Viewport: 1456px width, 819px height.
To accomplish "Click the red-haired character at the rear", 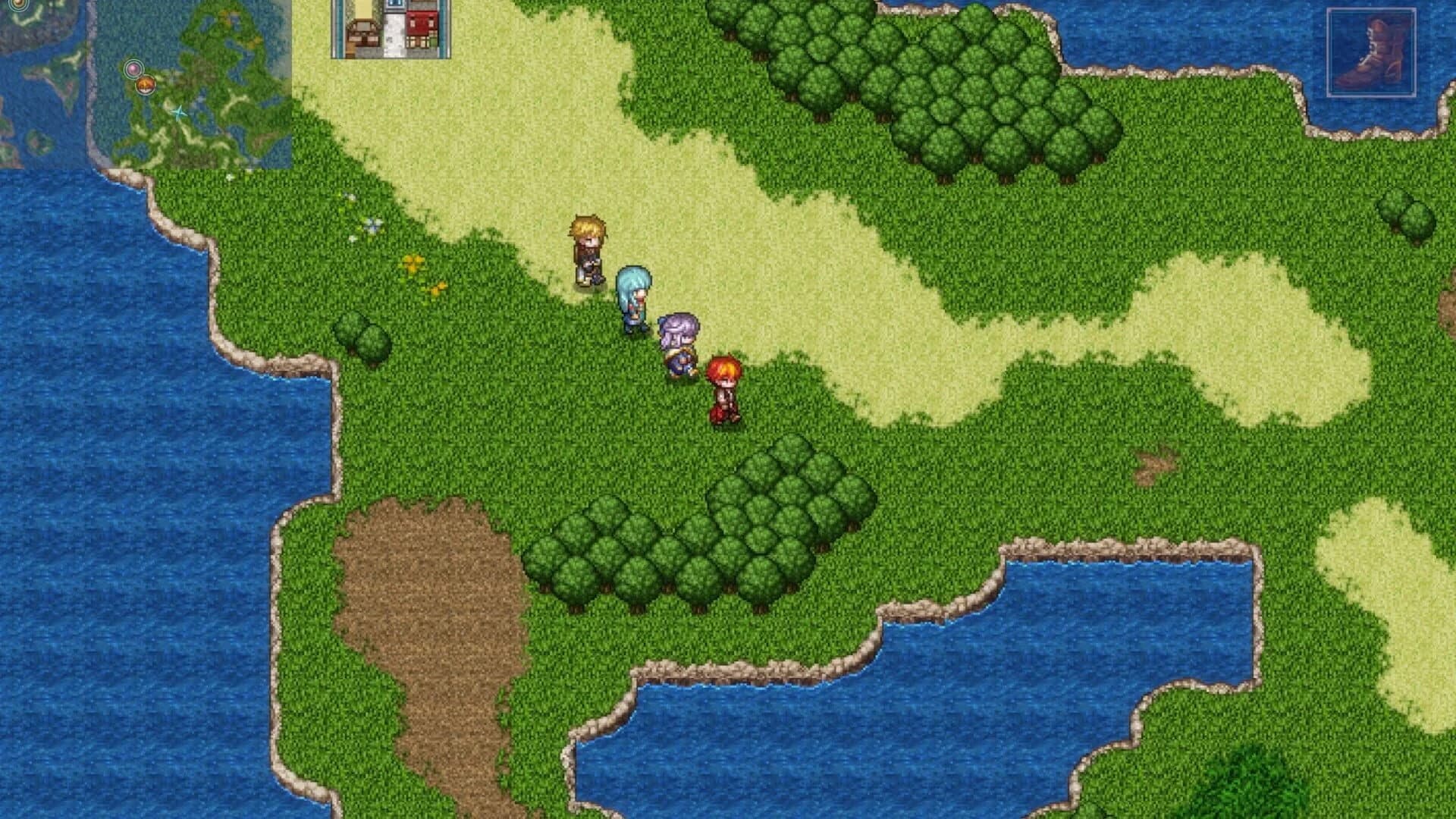I will [726, 387].
